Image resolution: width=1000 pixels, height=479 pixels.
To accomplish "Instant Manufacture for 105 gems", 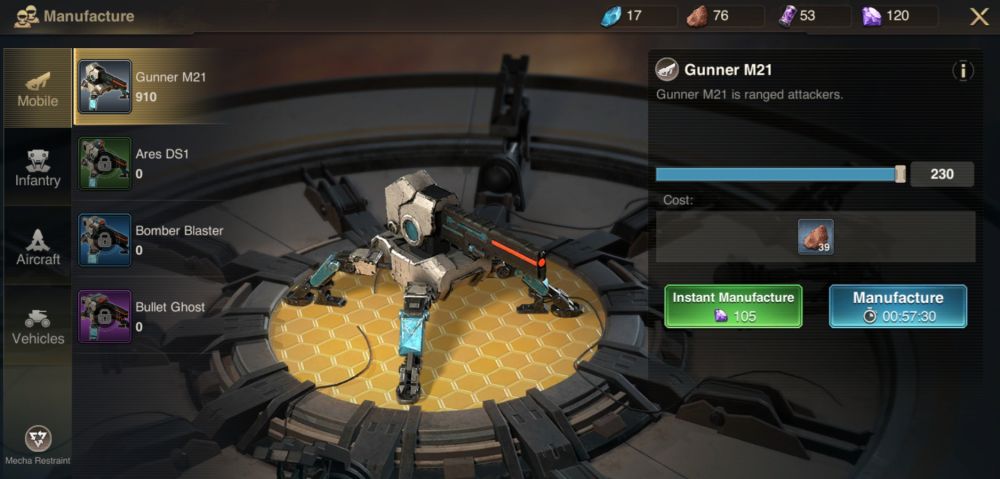I will click(x=733, y=306).
